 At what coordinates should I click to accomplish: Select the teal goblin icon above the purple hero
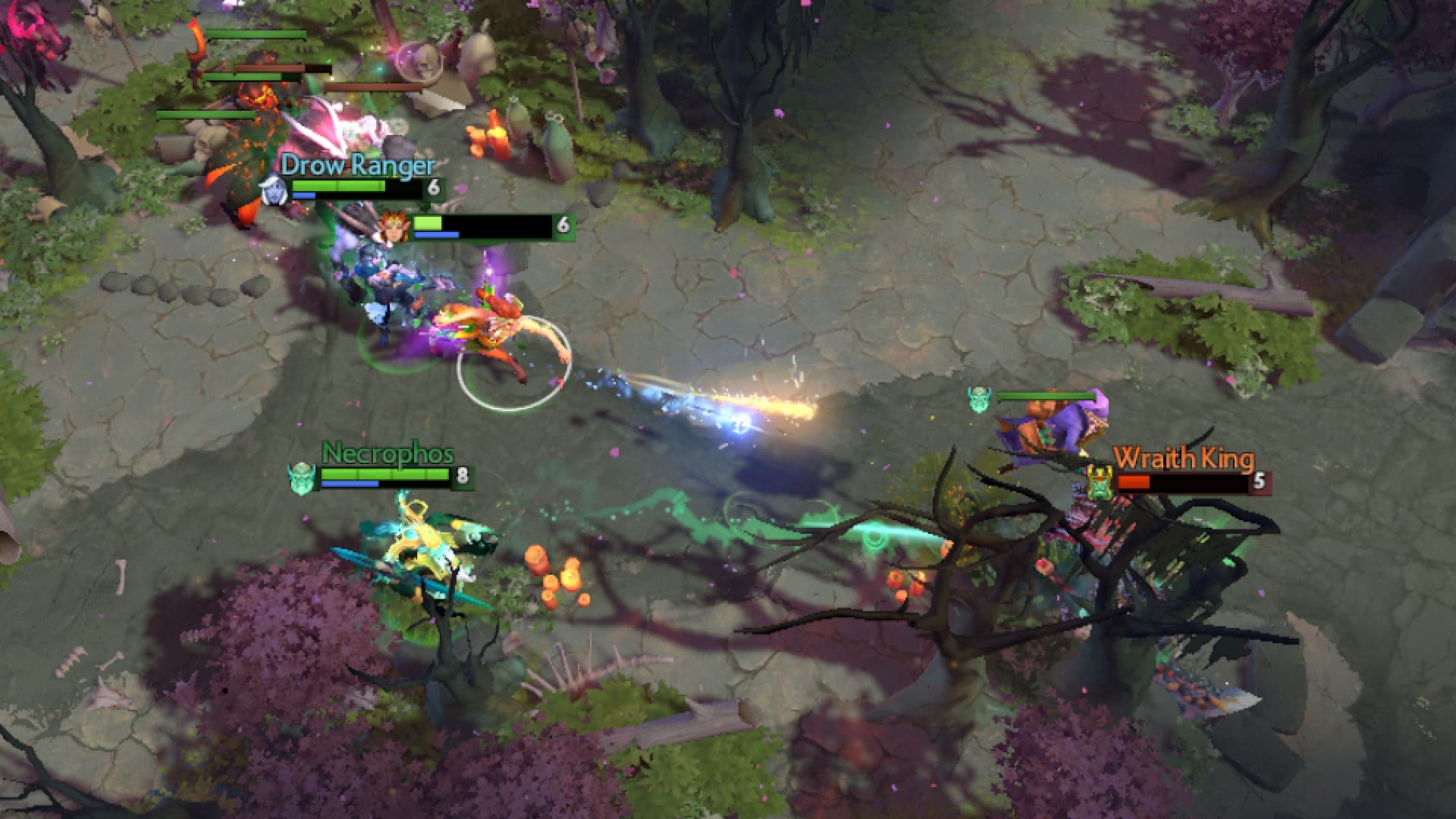[981, 401]
